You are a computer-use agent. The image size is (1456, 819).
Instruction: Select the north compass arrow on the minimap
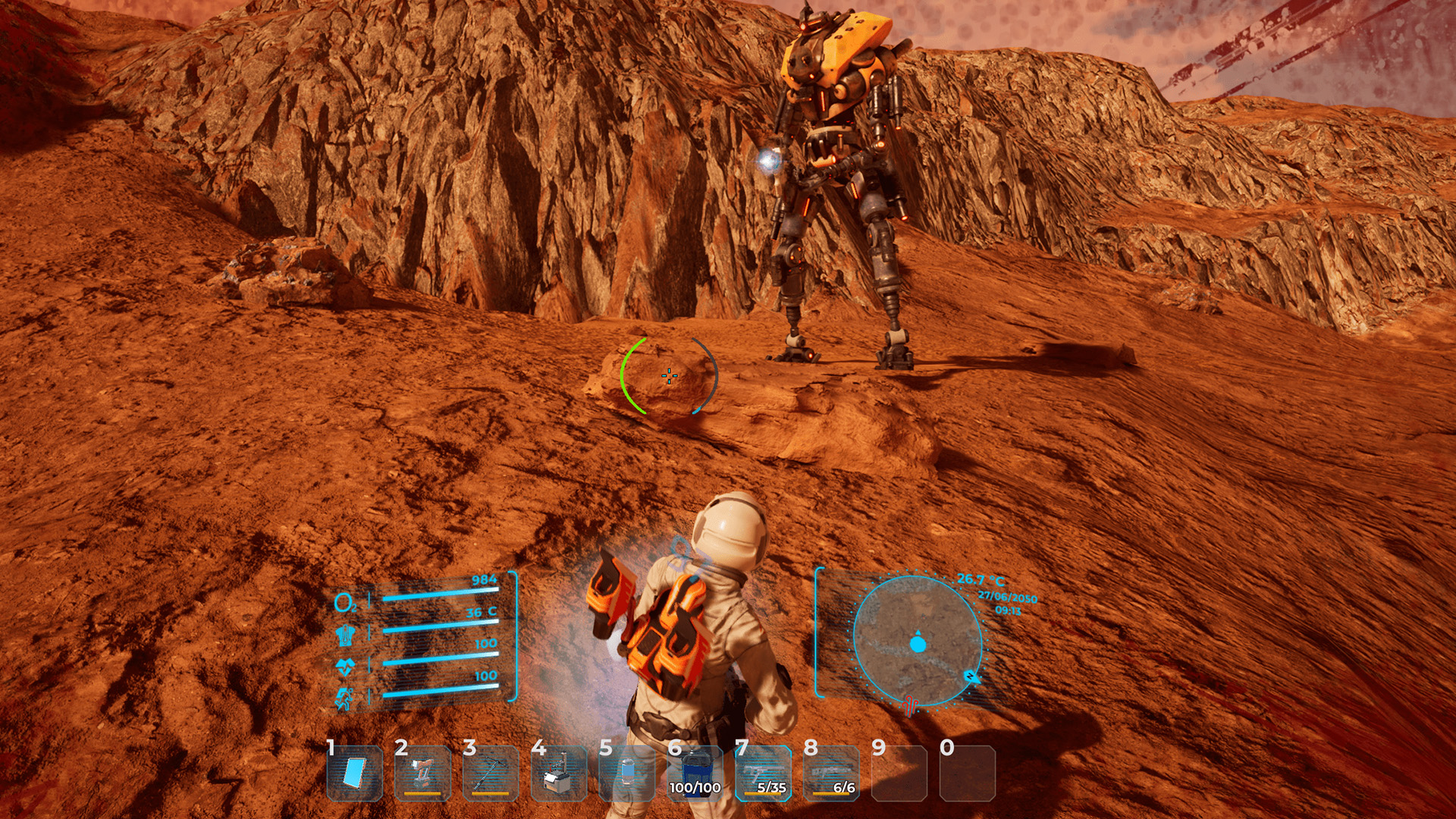coord(973,677)
